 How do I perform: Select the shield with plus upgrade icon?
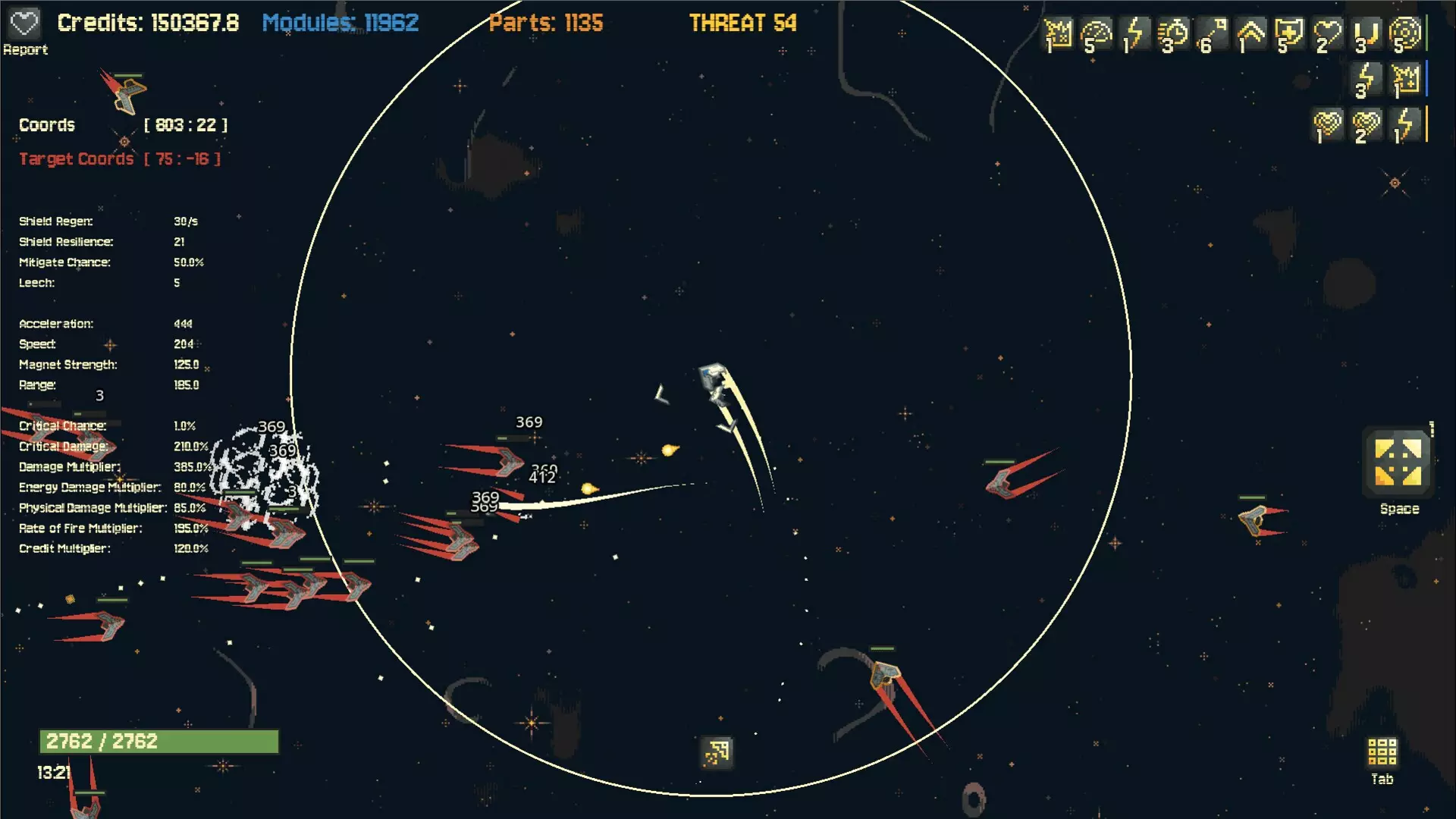click(1288, 35)
